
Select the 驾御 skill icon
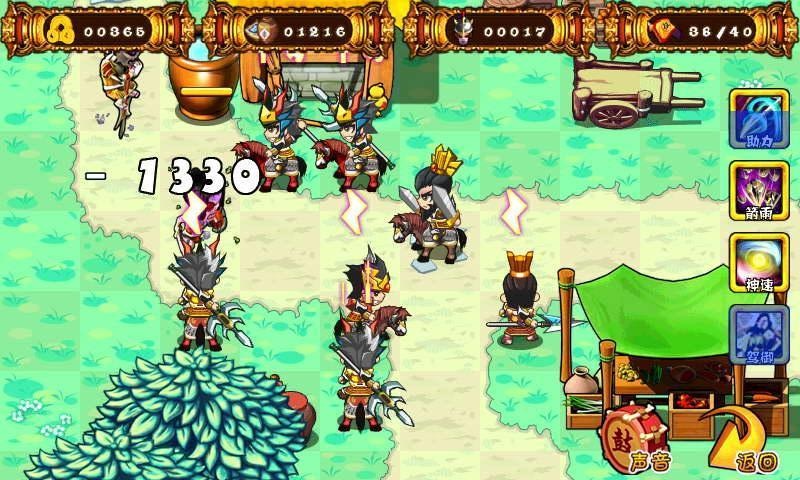click(759, 334)
